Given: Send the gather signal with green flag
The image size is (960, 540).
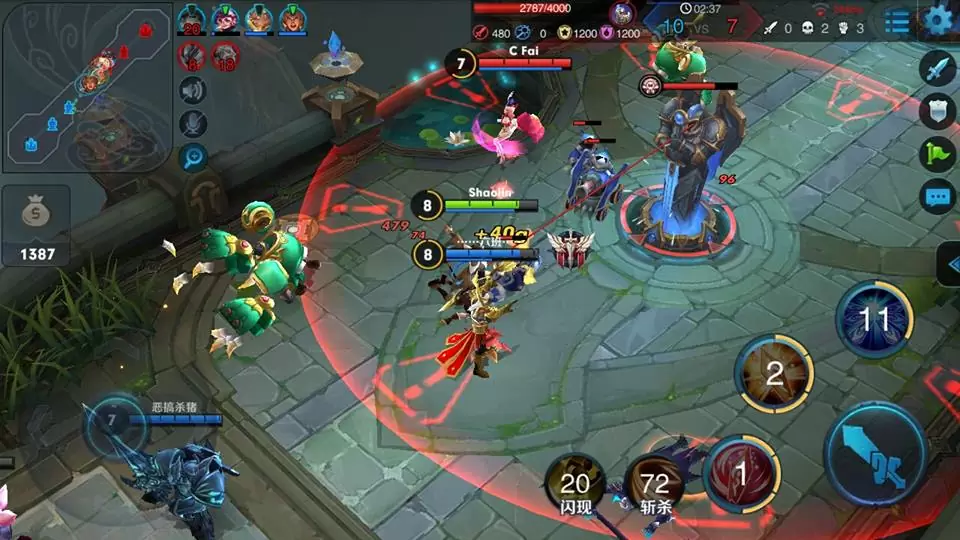Looking at the screenshot, I should tap(937, 154).
